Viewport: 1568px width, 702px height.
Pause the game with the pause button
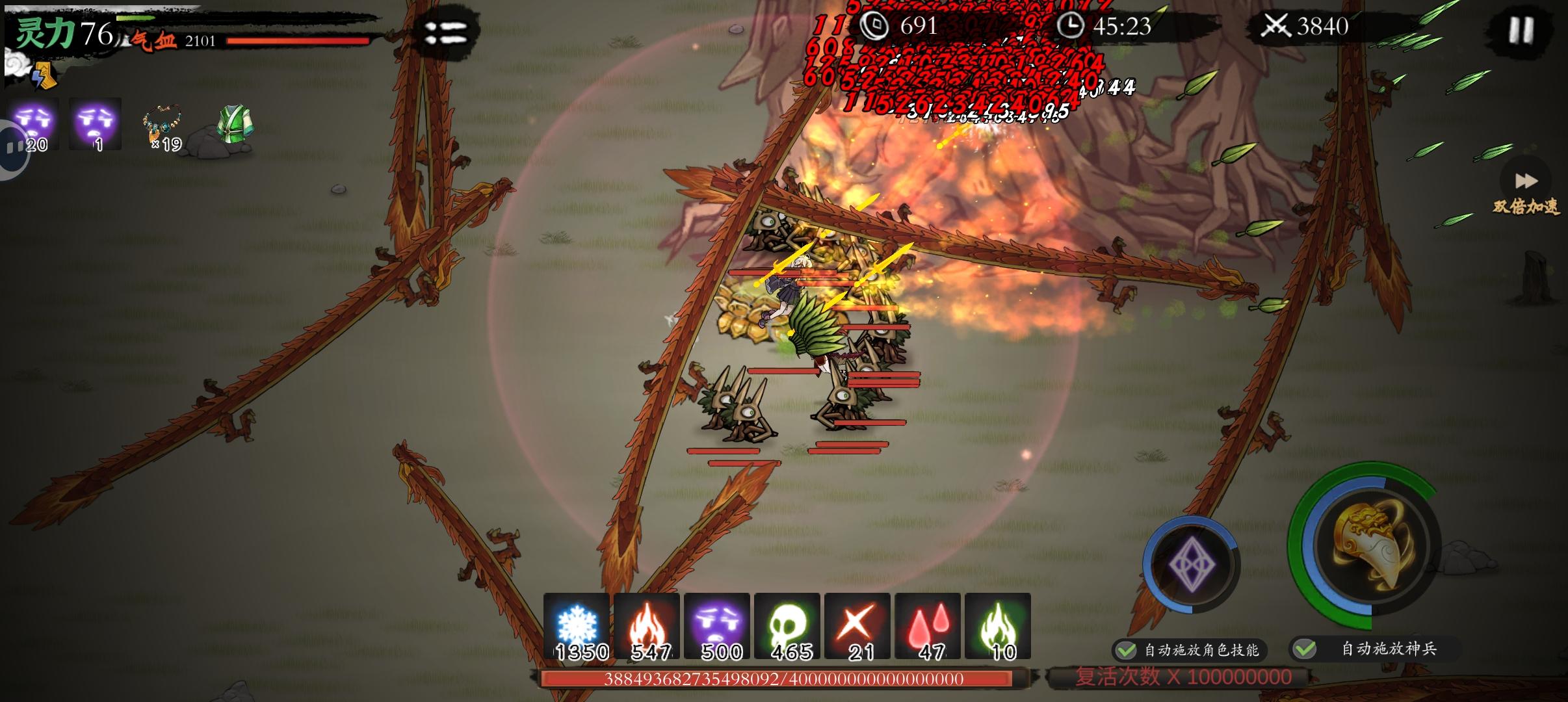click(1520, 30)
